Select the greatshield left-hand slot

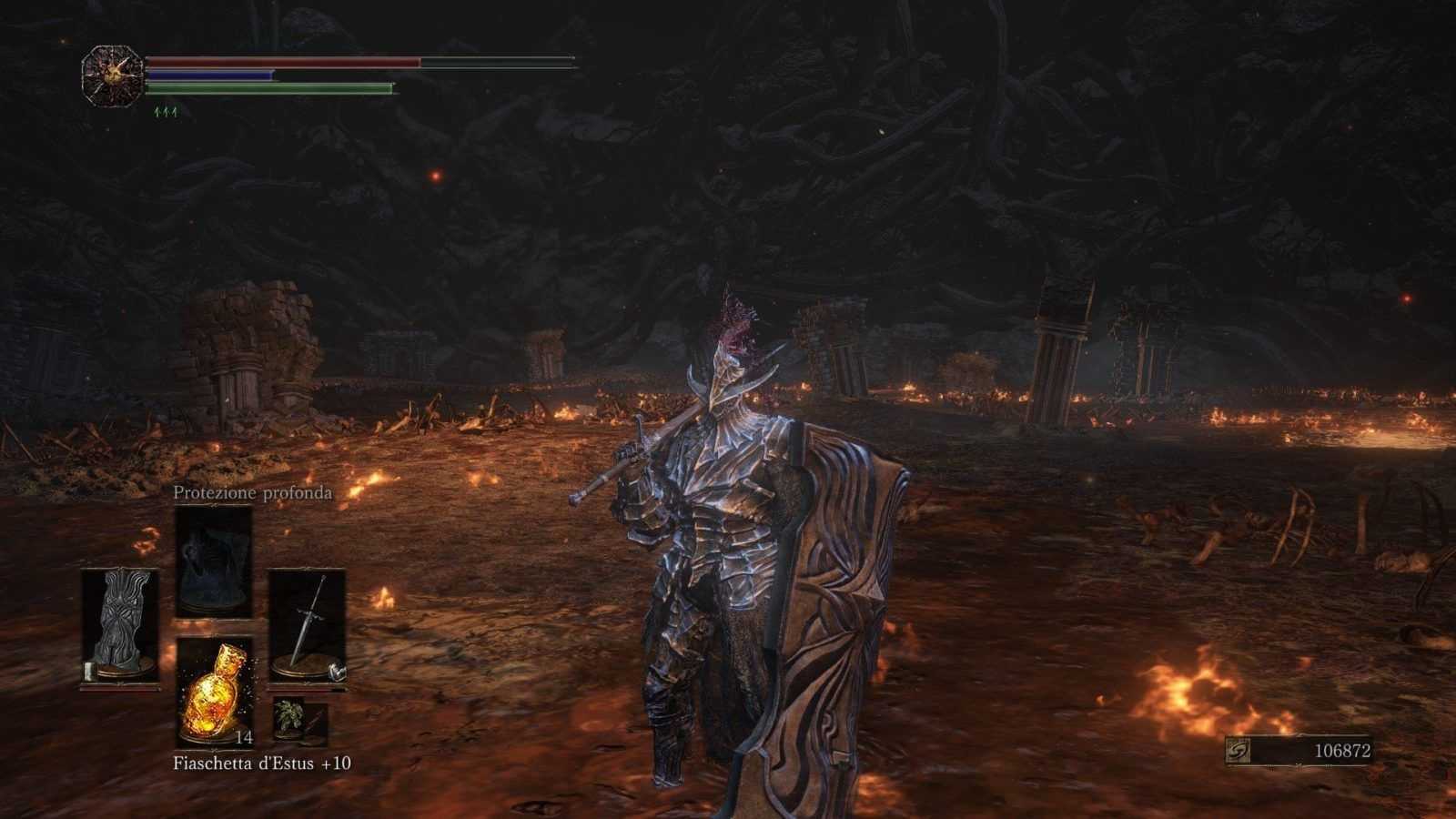click(119, 625)
